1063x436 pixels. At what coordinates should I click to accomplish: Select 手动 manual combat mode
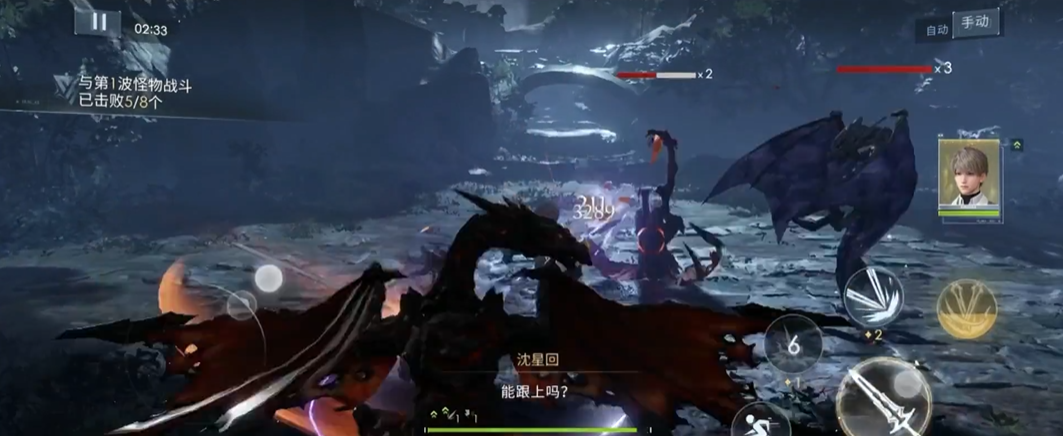tap(975, 23)
